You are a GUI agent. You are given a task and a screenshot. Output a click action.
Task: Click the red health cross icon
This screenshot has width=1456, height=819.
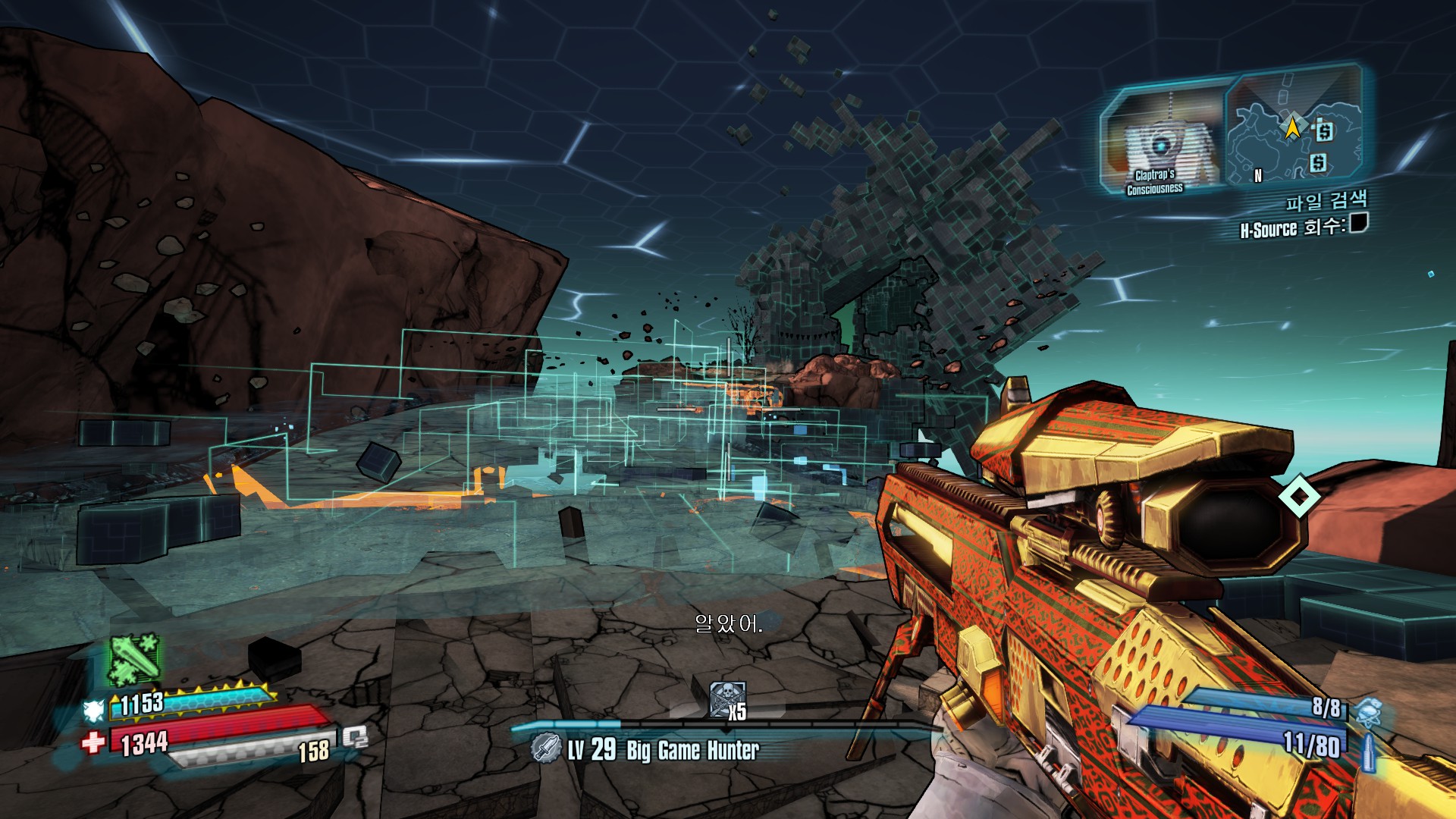[93, 742]
